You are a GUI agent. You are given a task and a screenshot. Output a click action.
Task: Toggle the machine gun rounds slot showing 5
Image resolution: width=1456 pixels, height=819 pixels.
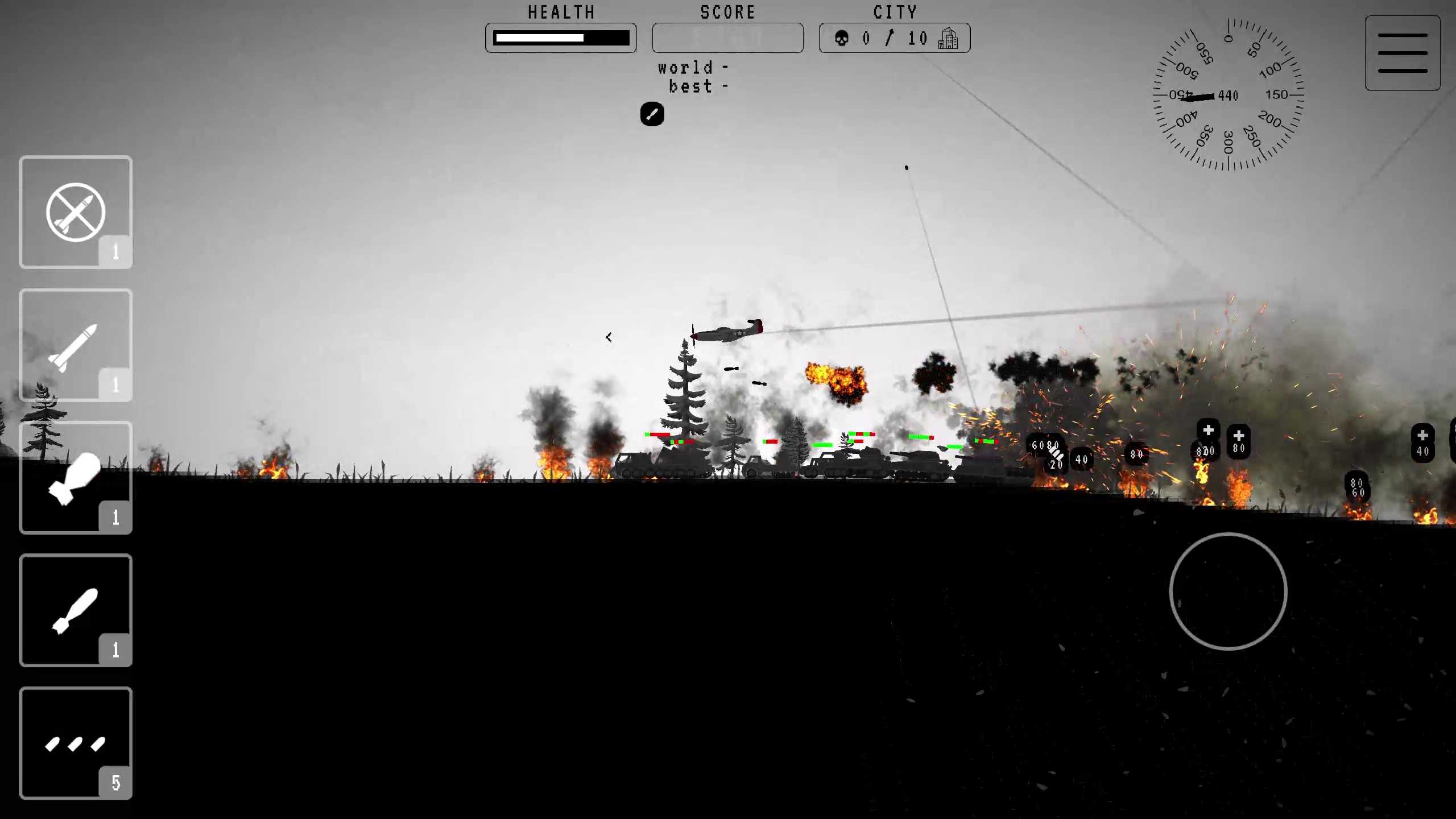click(x=76, y=743)
